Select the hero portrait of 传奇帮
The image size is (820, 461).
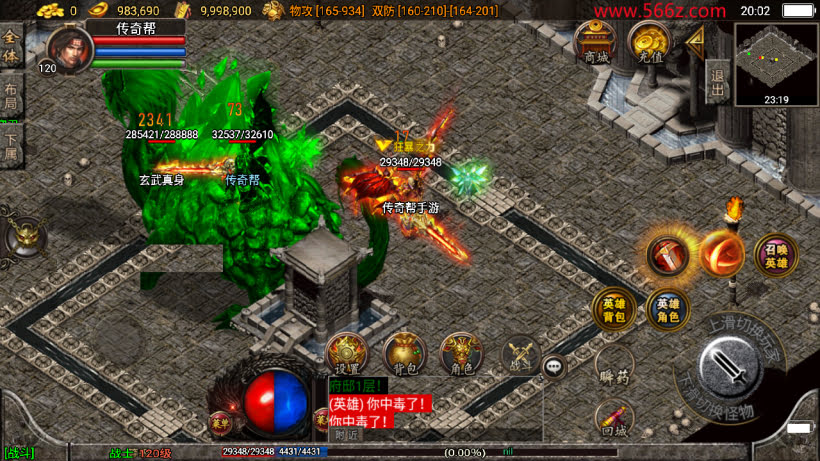point(66,50)
